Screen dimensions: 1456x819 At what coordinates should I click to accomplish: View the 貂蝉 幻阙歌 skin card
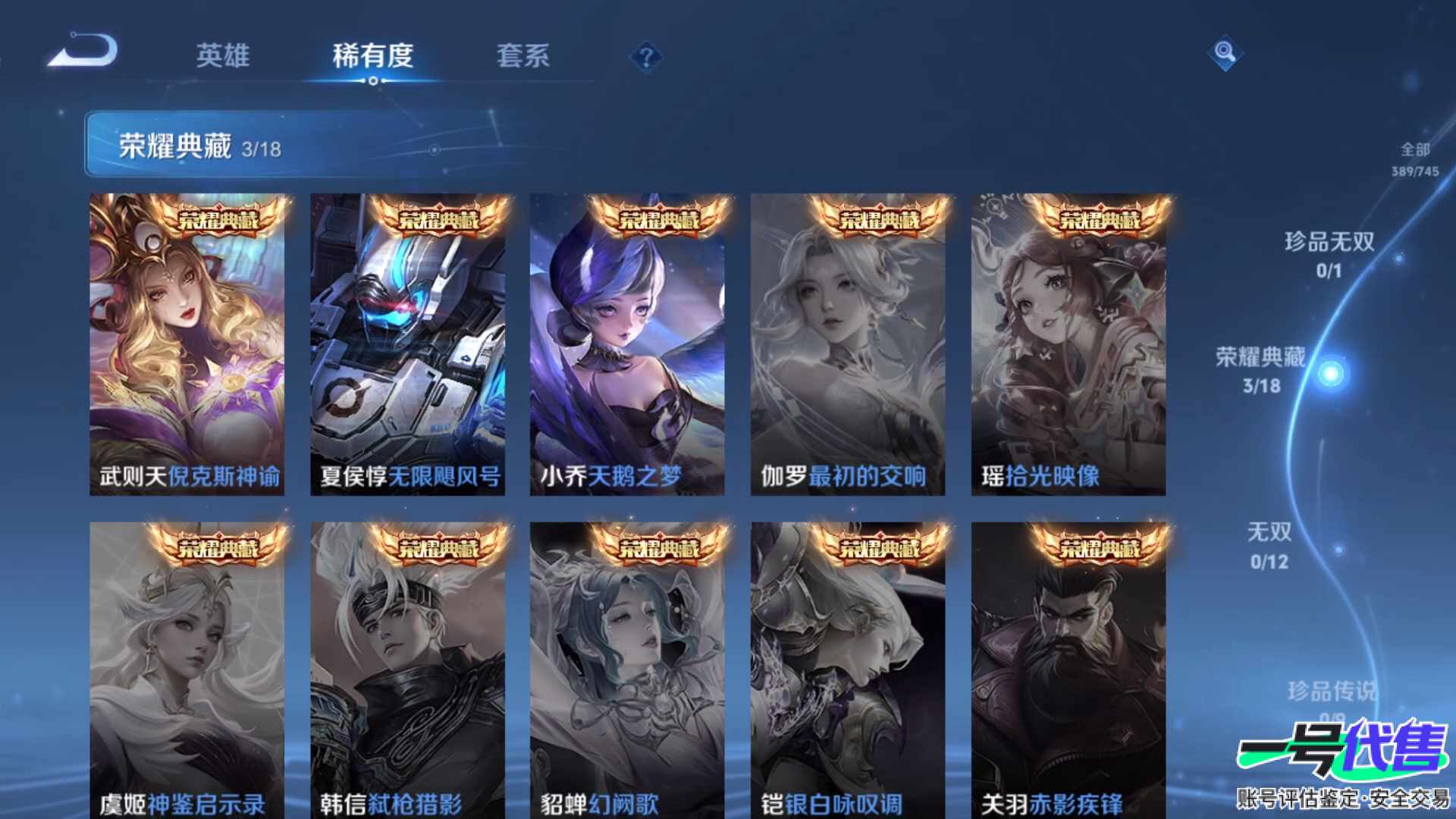click(x=627, y=671)
